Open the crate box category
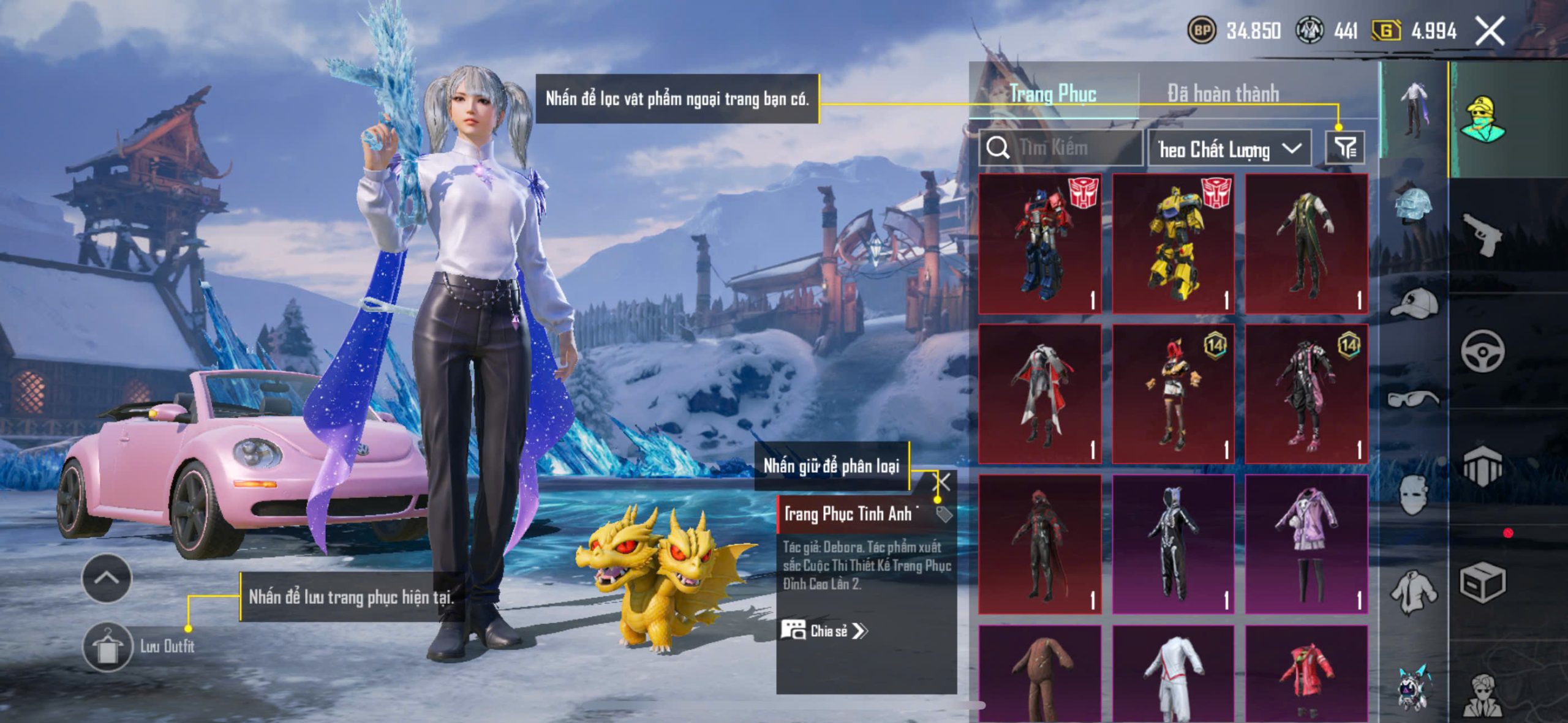1568x723 pixels. [1482, 583]
